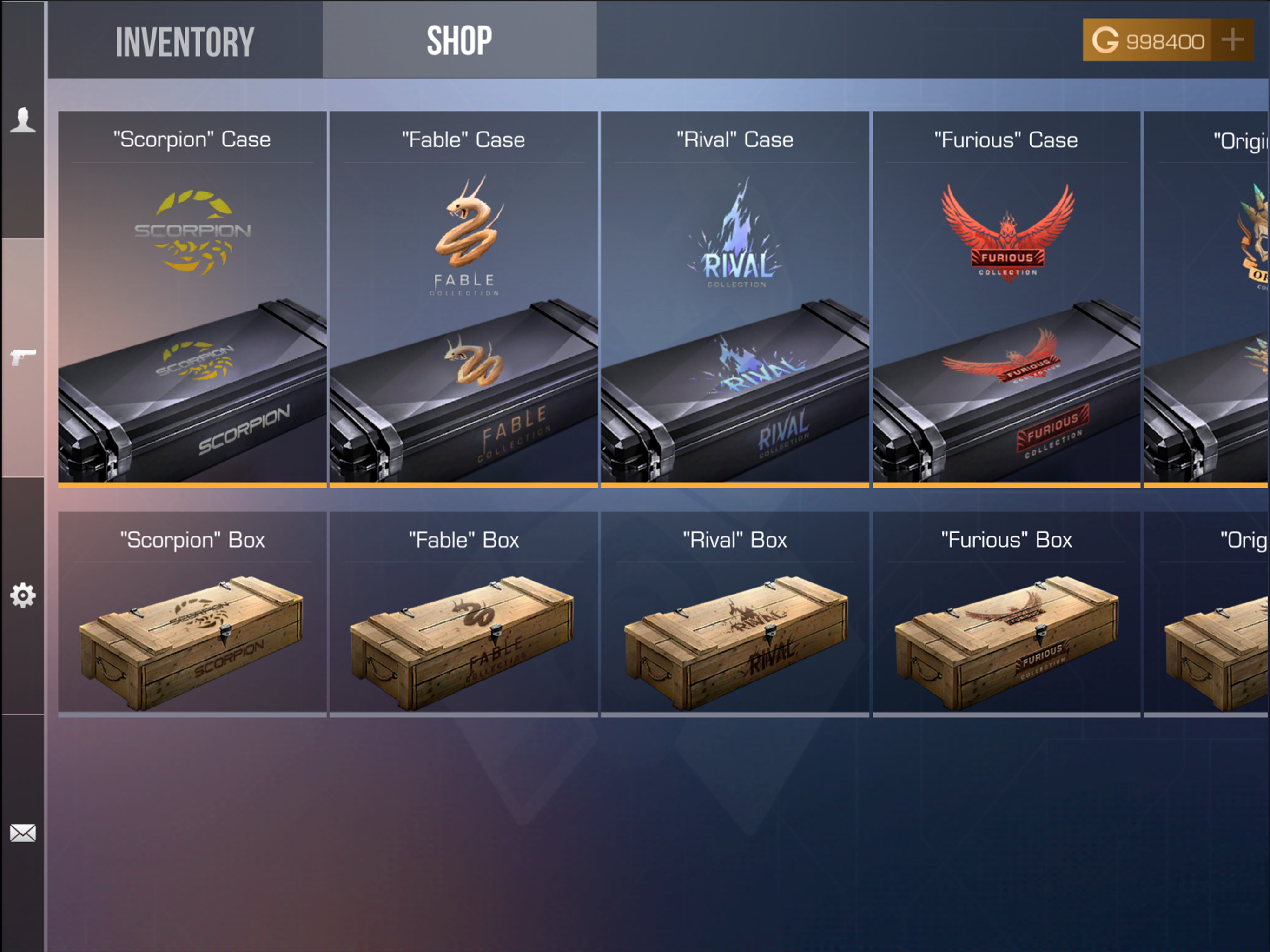Image resolution: width=1270 pixels, height=952 pixels.
Task: Pick the "Furious" Box
Action: (x=1006, y=615)
